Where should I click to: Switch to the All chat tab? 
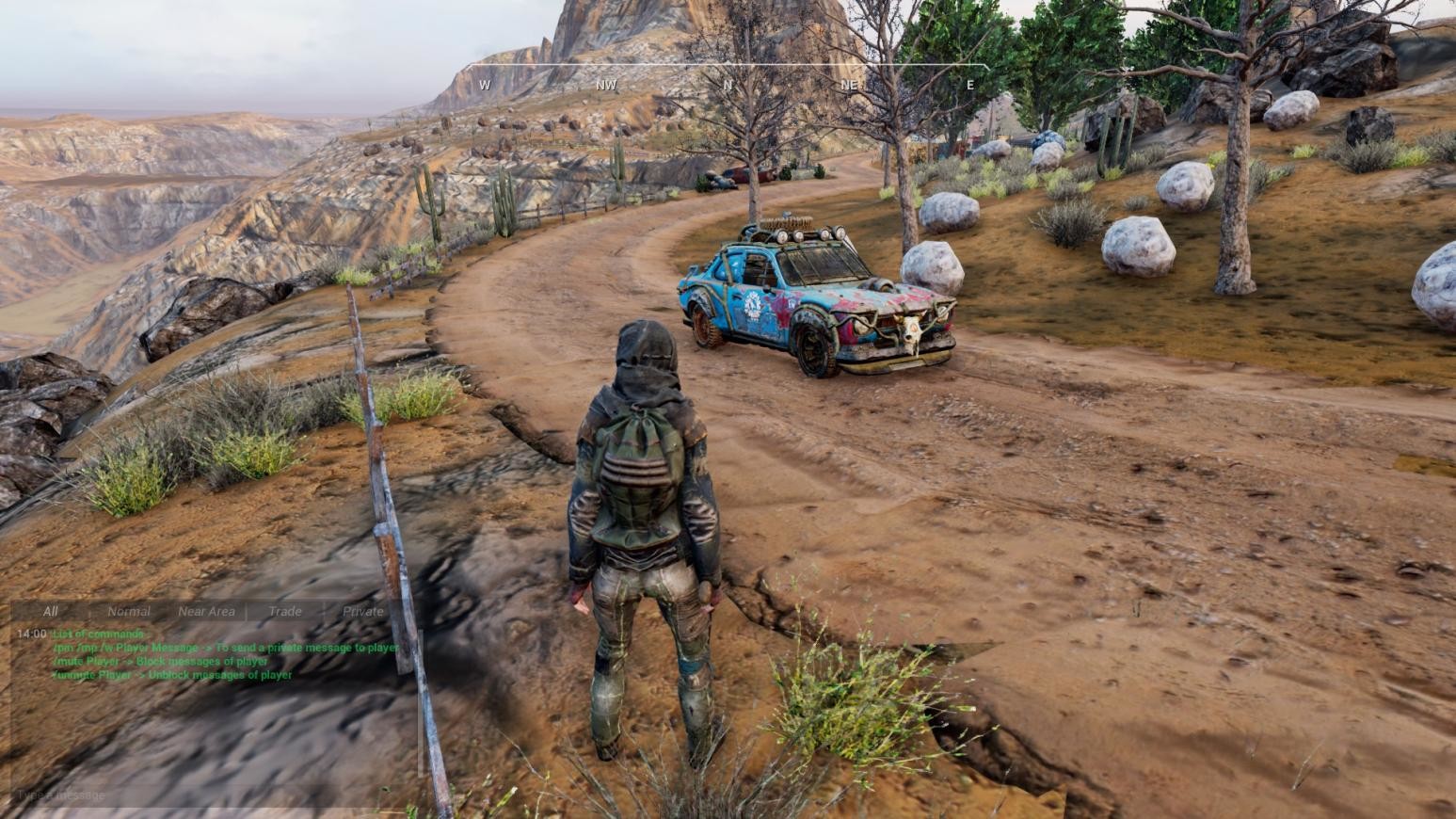(50, 611)
